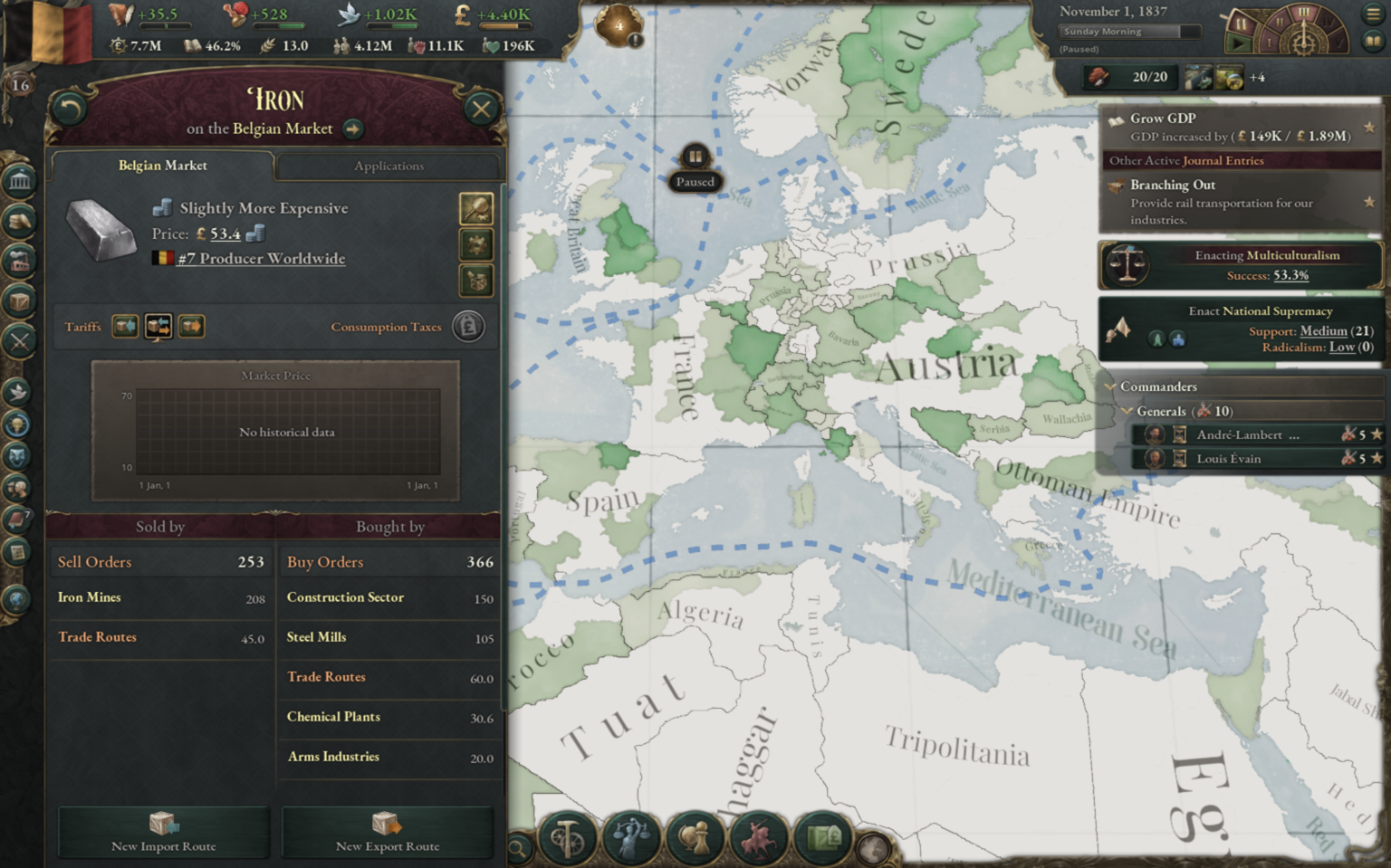The width and height of the screenshot is (1391, 868).
Task: Open the buildings panel via factory icon
Action: point(20,262)
